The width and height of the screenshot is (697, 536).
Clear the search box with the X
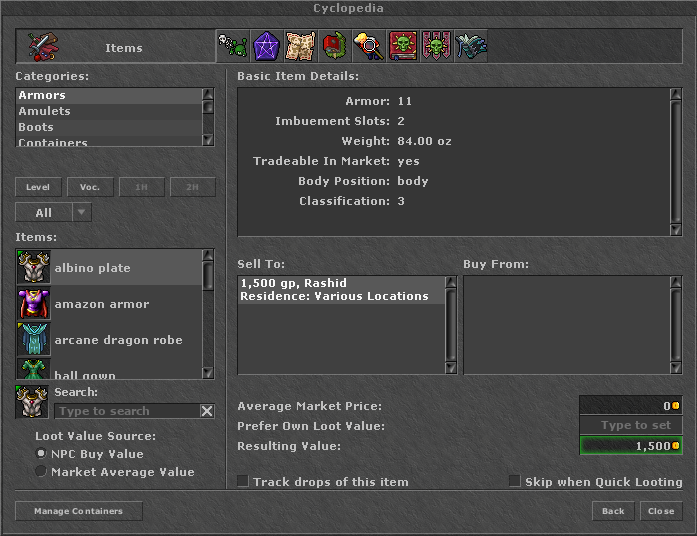point(207,411)
